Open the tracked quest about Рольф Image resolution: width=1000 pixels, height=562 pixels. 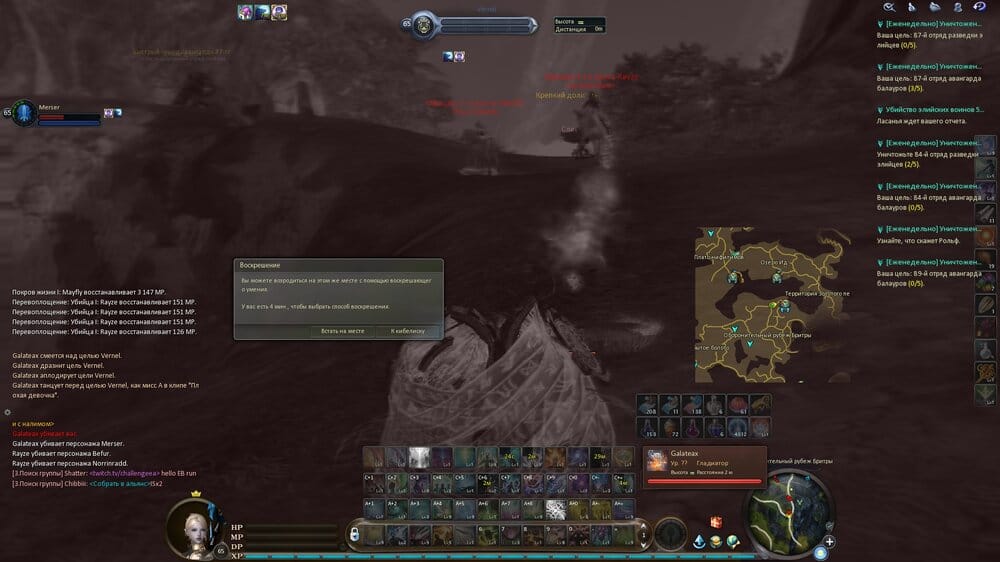coord(918,241)
